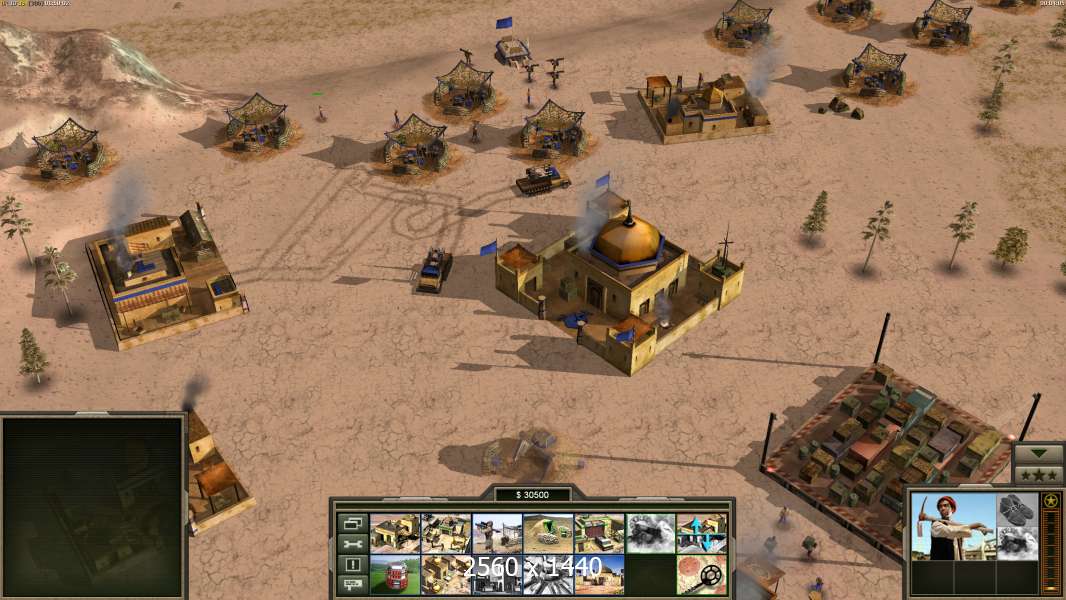The image size is (1066, 600).
Task: Select the grey shoes upgrade icon
Action: pos(1017,510)
